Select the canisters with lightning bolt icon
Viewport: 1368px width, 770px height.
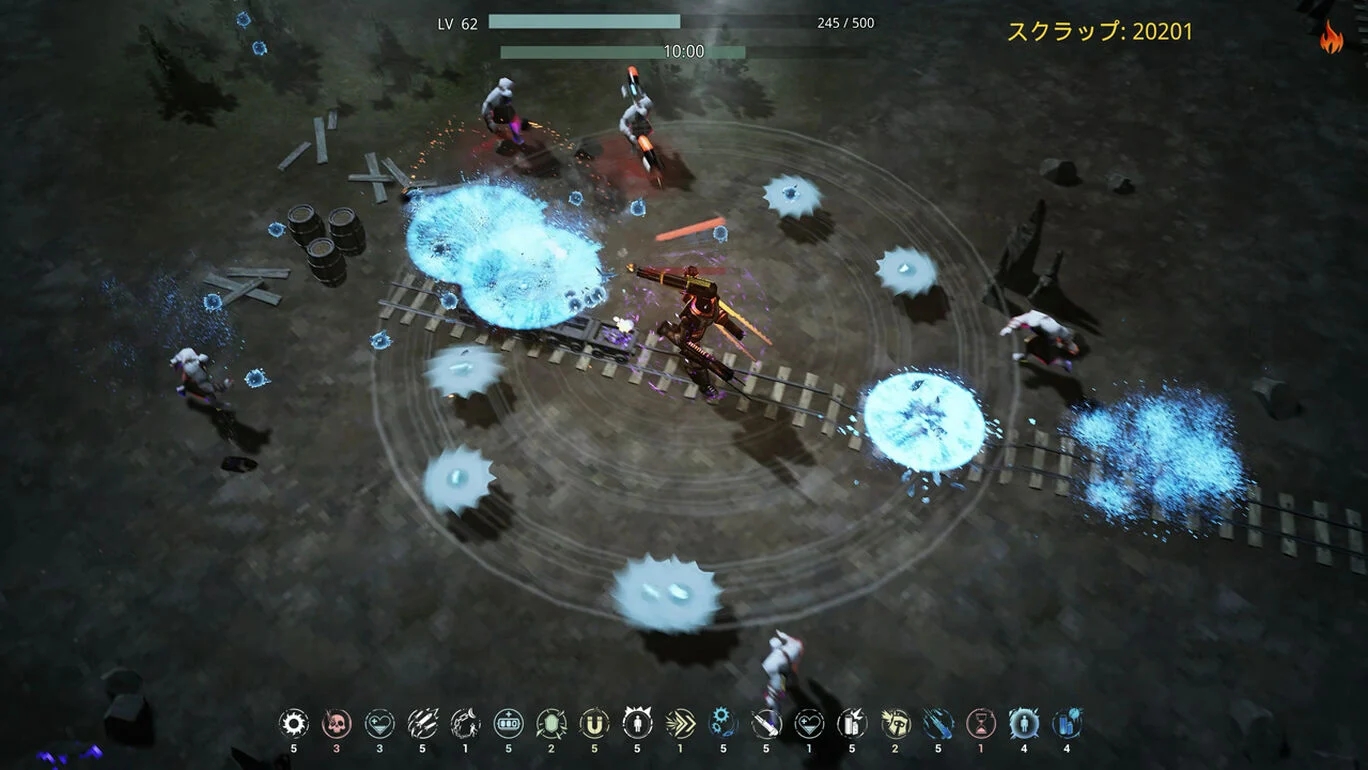click(852, 723)
